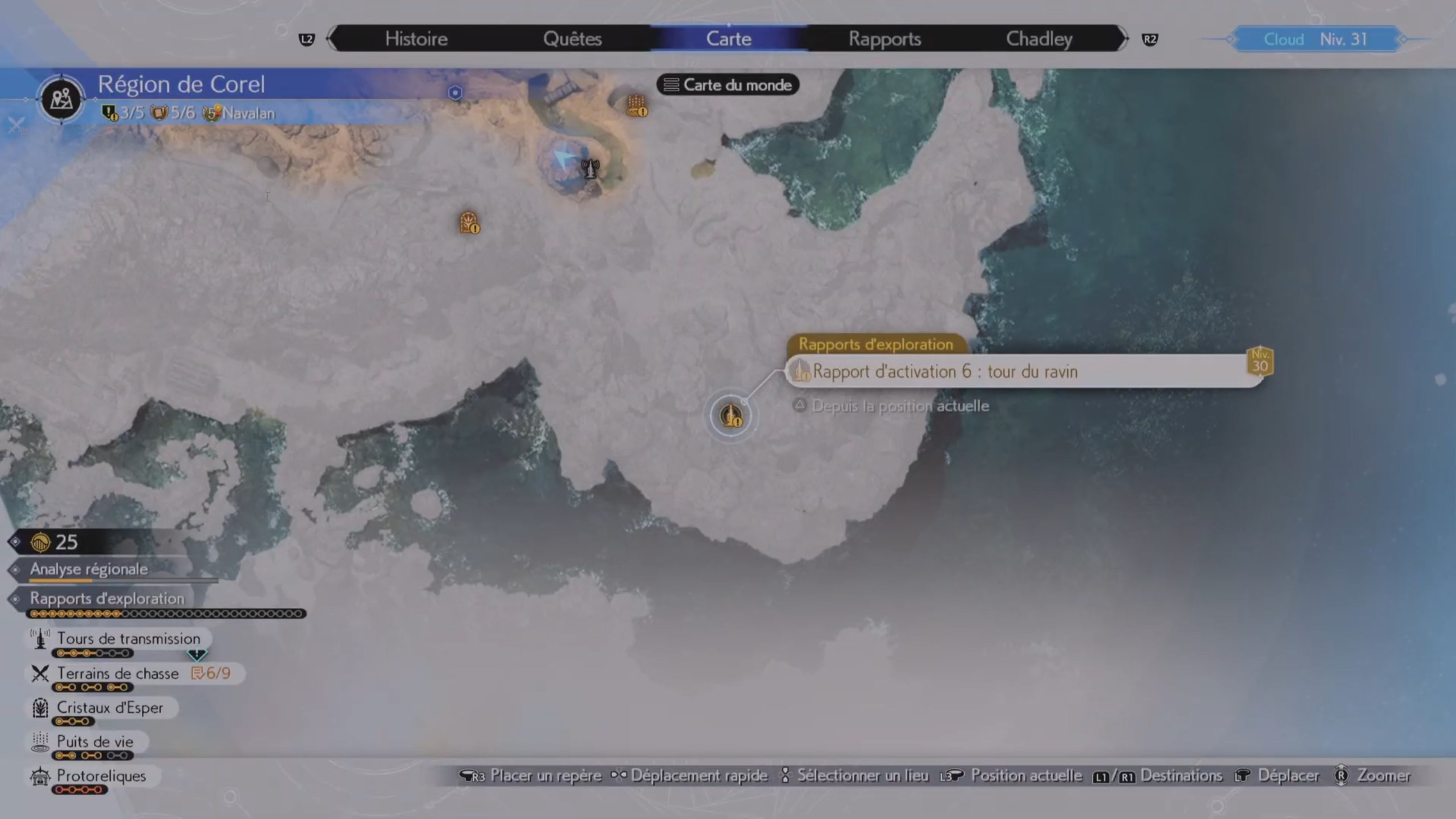1456x819 pixels.
Task: Select the exploration marker west of the player
Action: click(x=469, y=223)
